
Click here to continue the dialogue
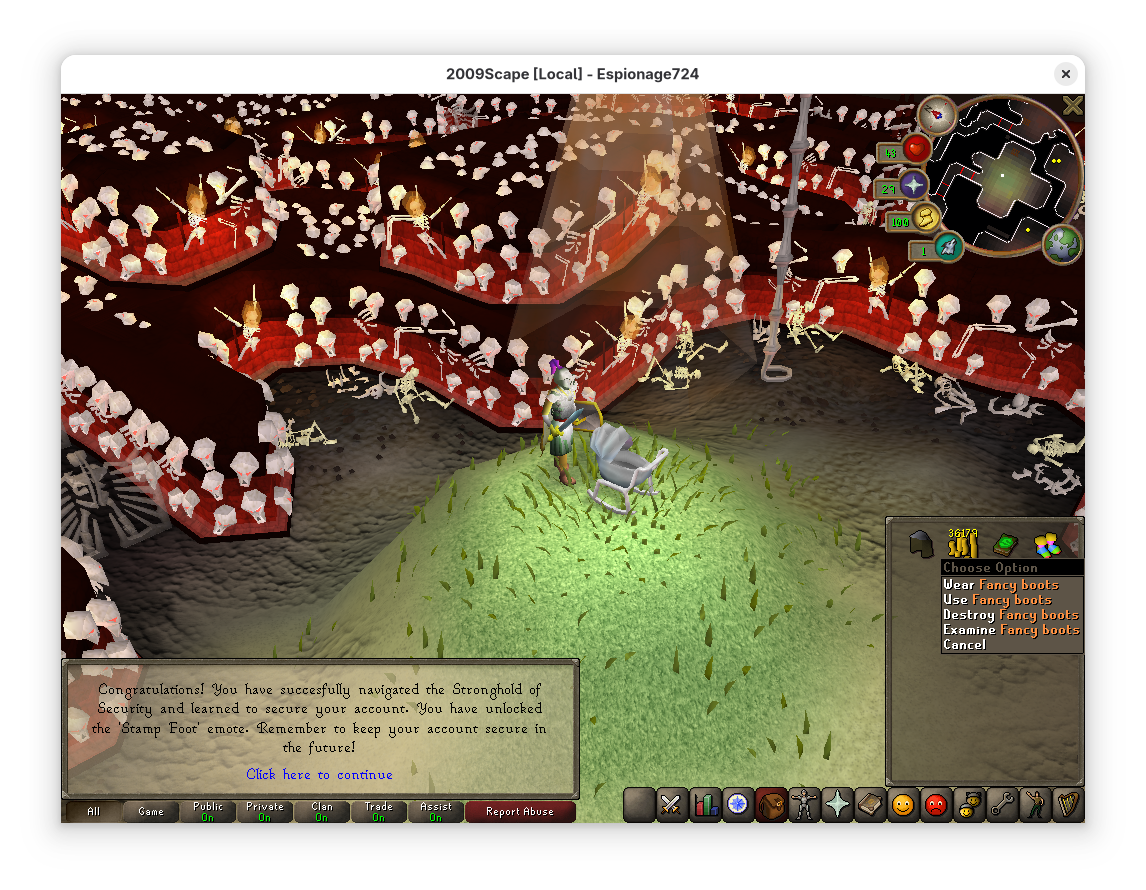click(319, 775)
